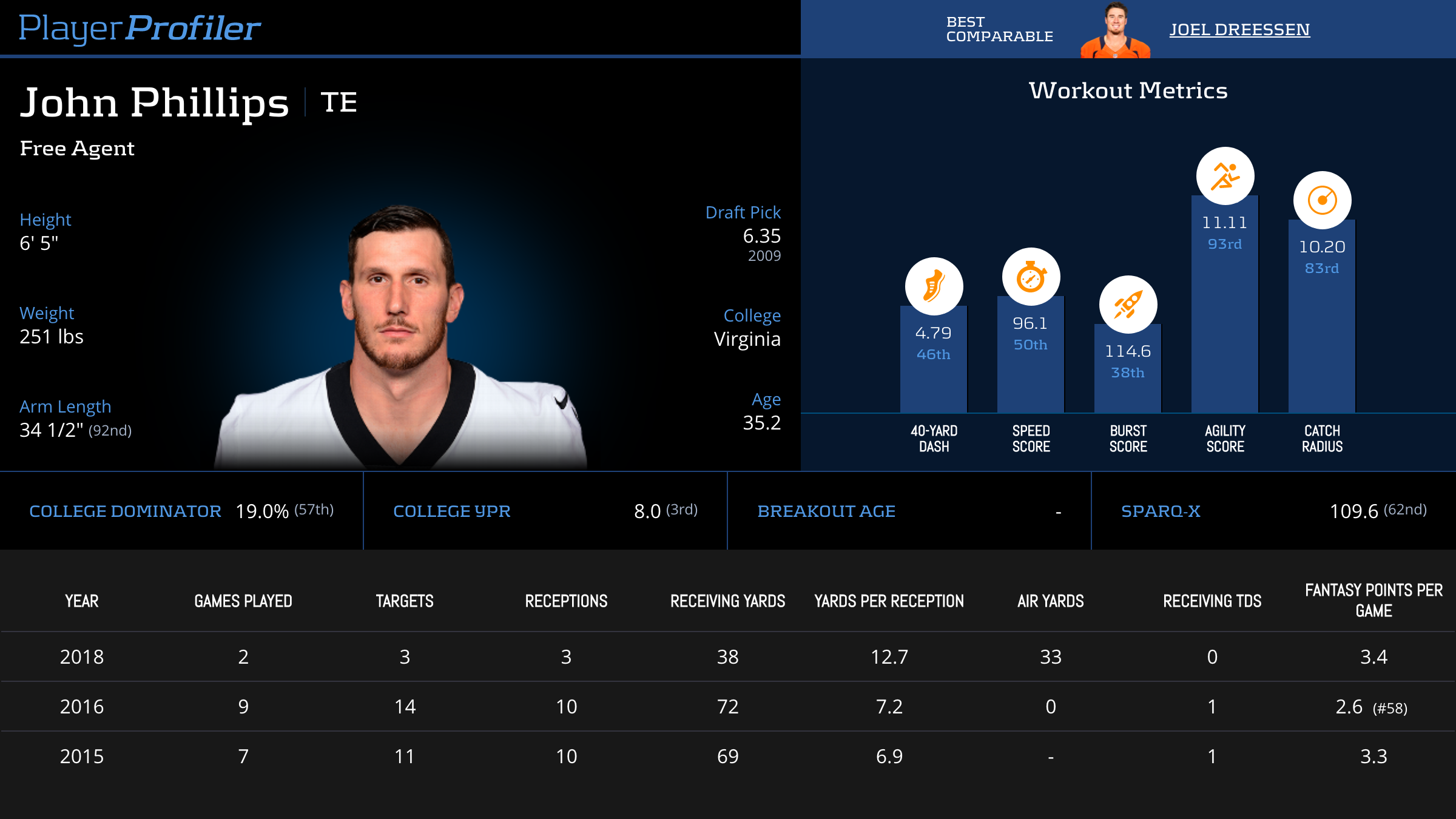Select Joel Dreessen's headshot thumbnail

[x=1115, y=32]
